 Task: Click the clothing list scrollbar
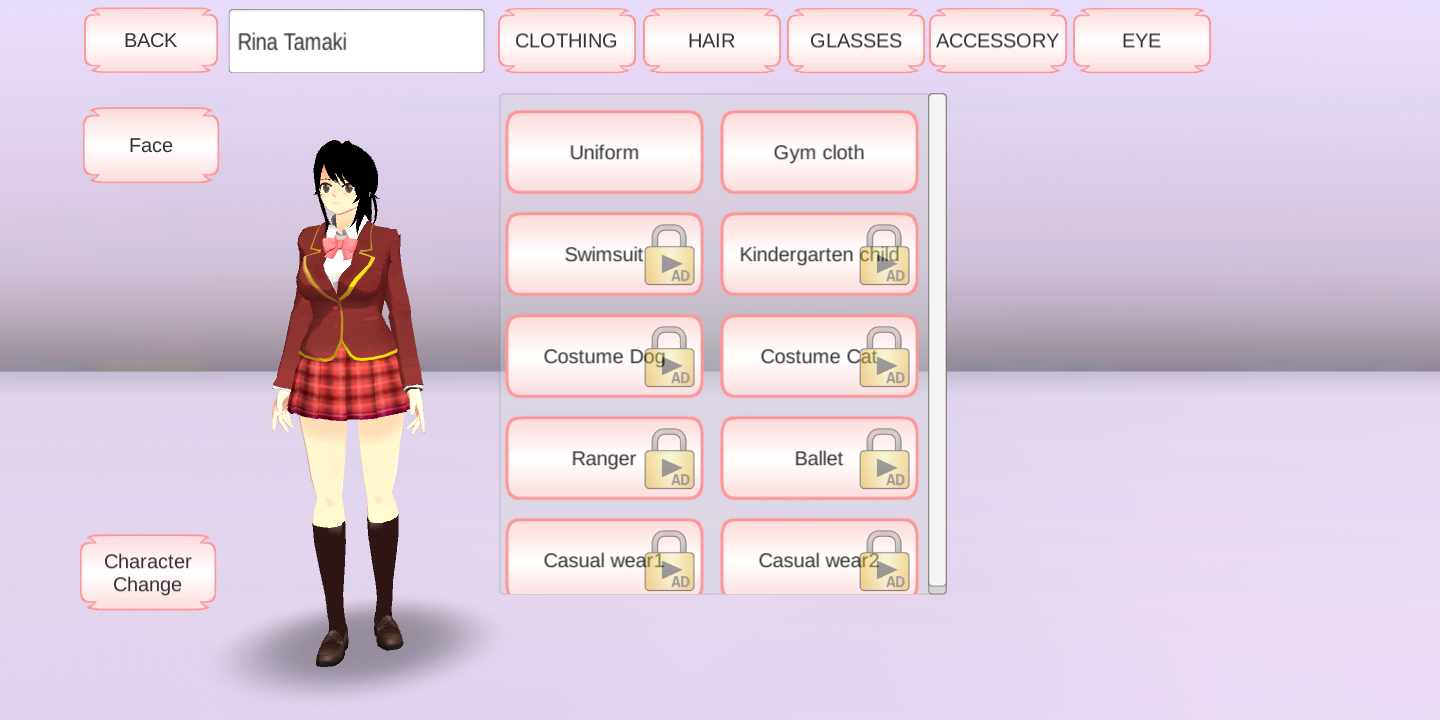pos(937,340)
